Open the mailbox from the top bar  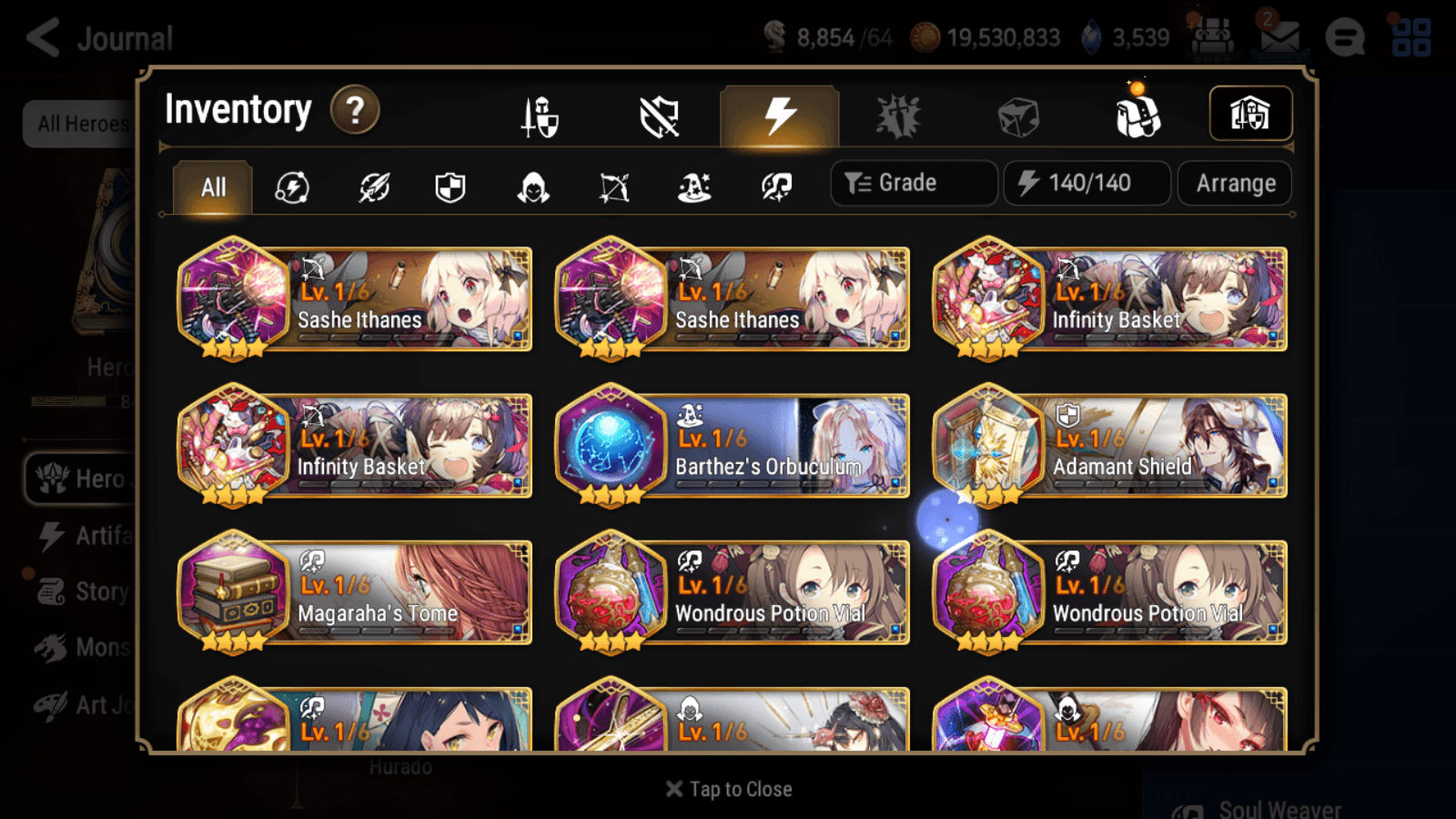click(1282, 36)
